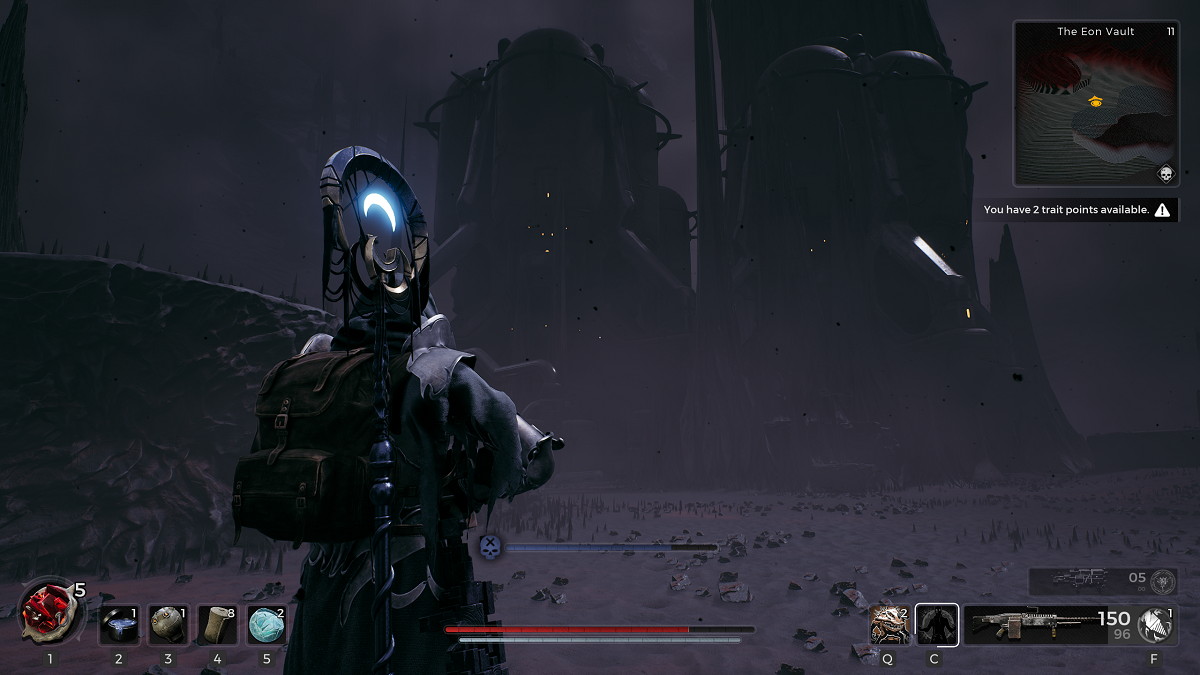
Task: Activate the dark silhouette archetype skill
Action: pos(937,625)
